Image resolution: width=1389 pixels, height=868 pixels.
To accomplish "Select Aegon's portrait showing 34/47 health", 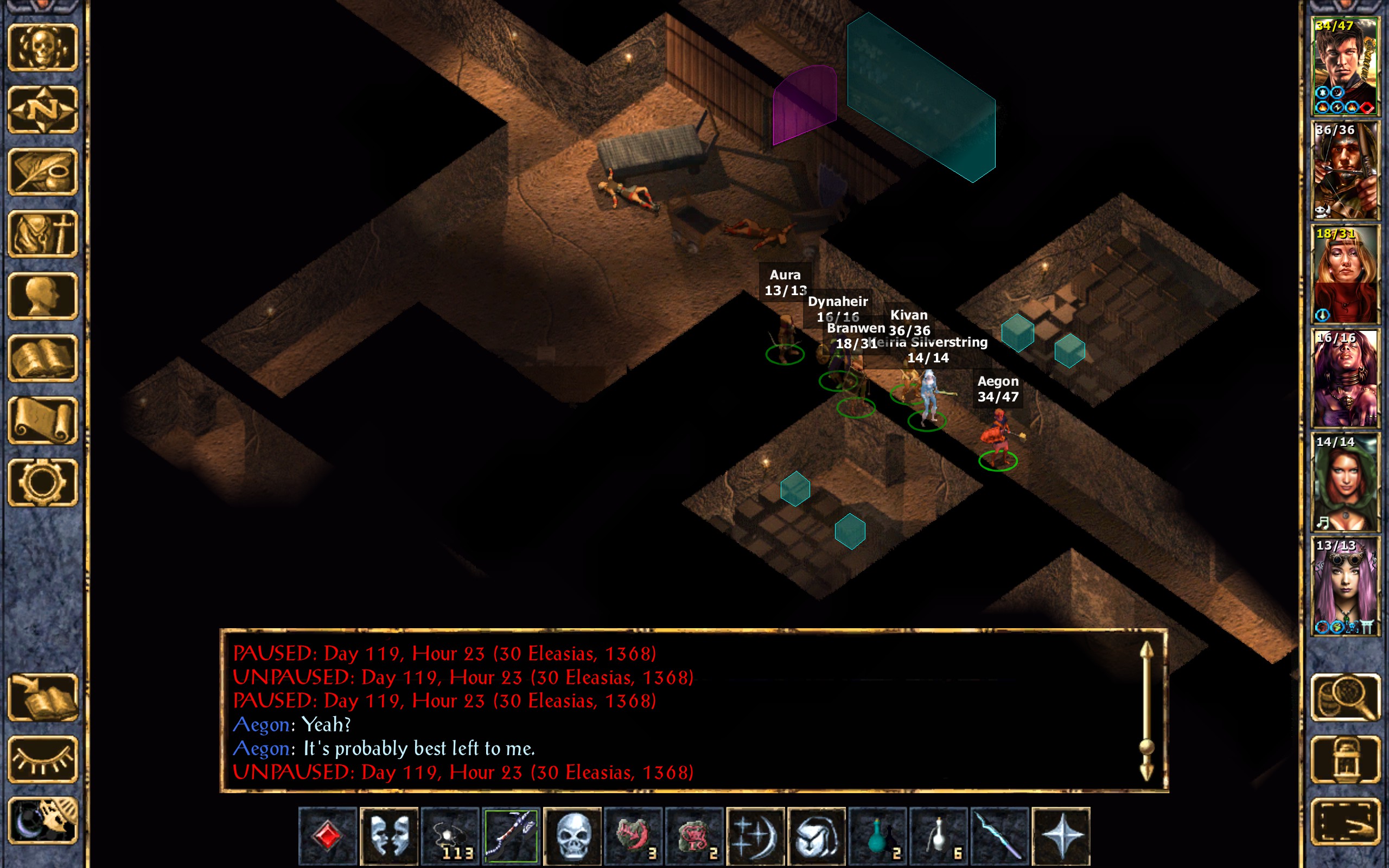I will [x=1345, y=66].
